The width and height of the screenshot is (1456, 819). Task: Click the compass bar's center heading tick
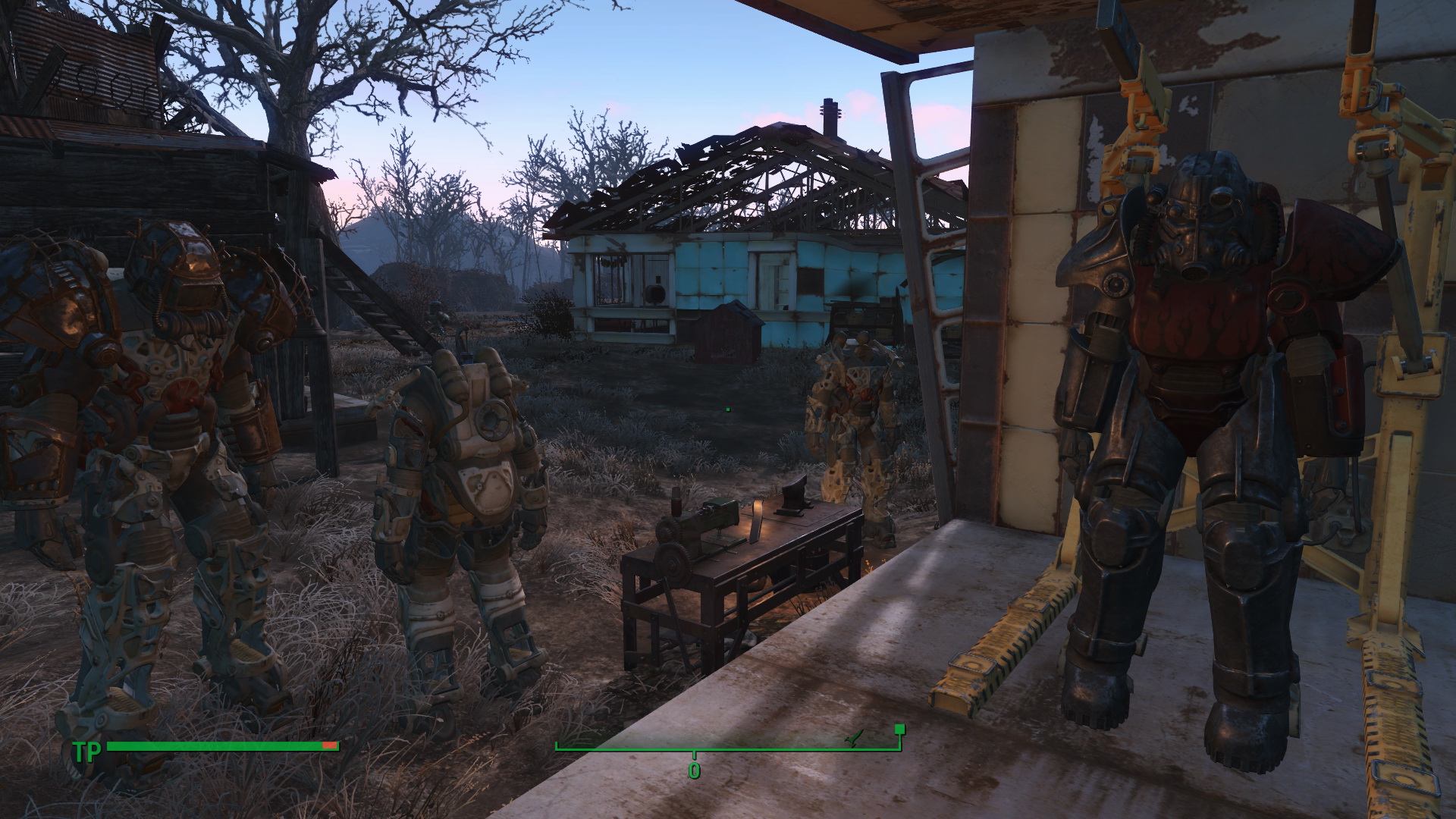pos(694,755)
